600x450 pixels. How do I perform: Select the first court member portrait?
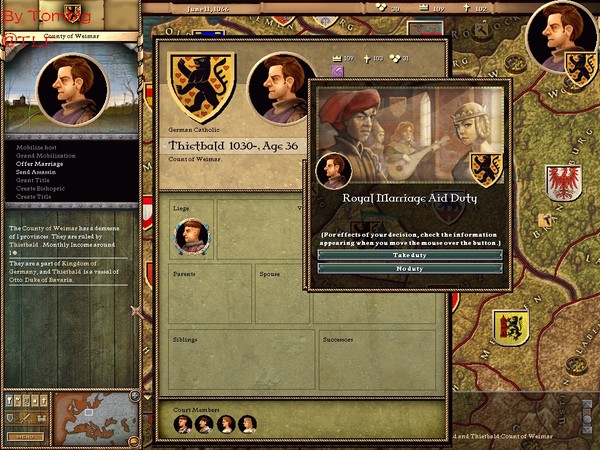click(x=183, y=423)
